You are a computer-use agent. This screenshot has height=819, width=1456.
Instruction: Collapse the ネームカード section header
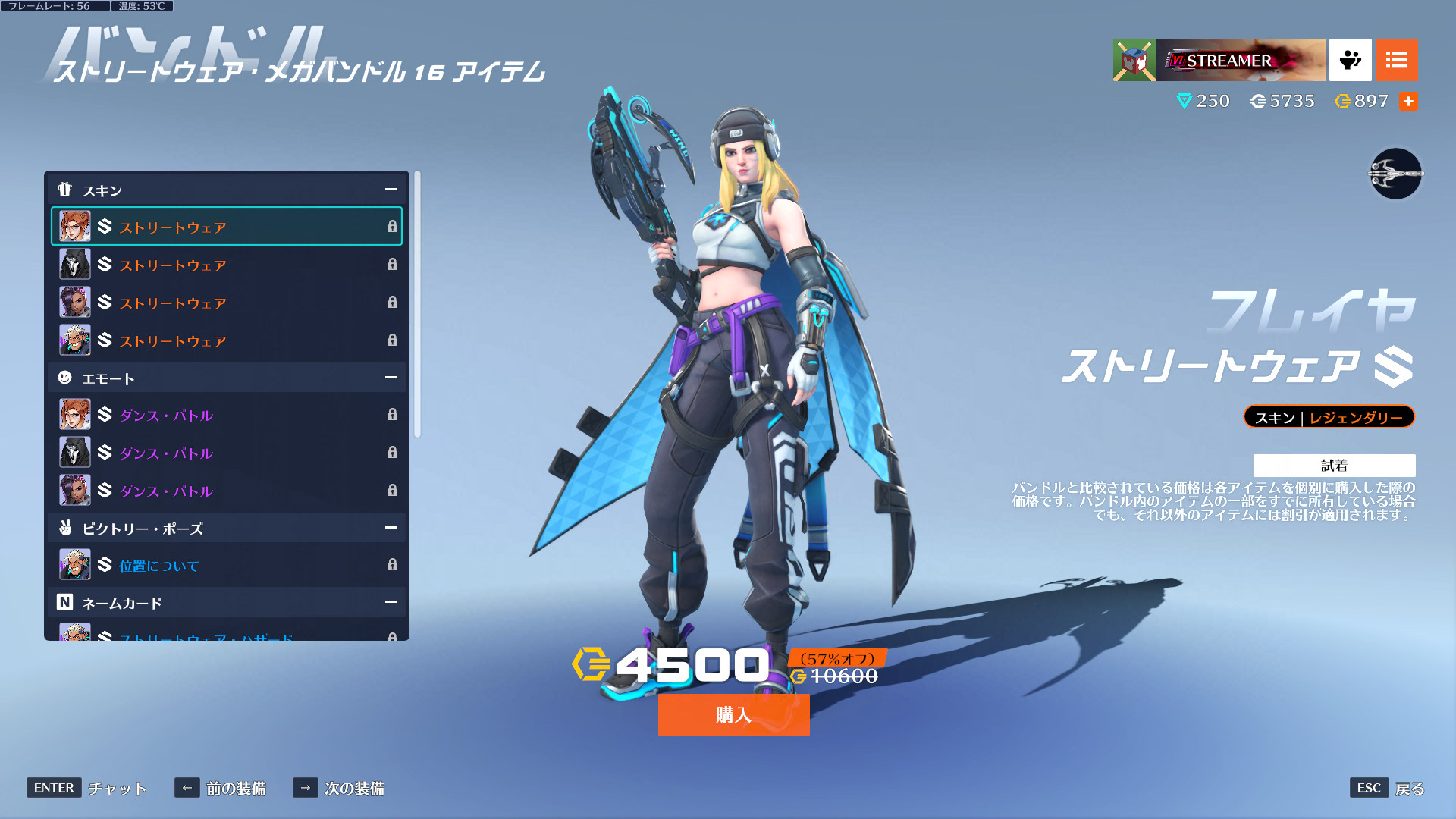point(391,602)
